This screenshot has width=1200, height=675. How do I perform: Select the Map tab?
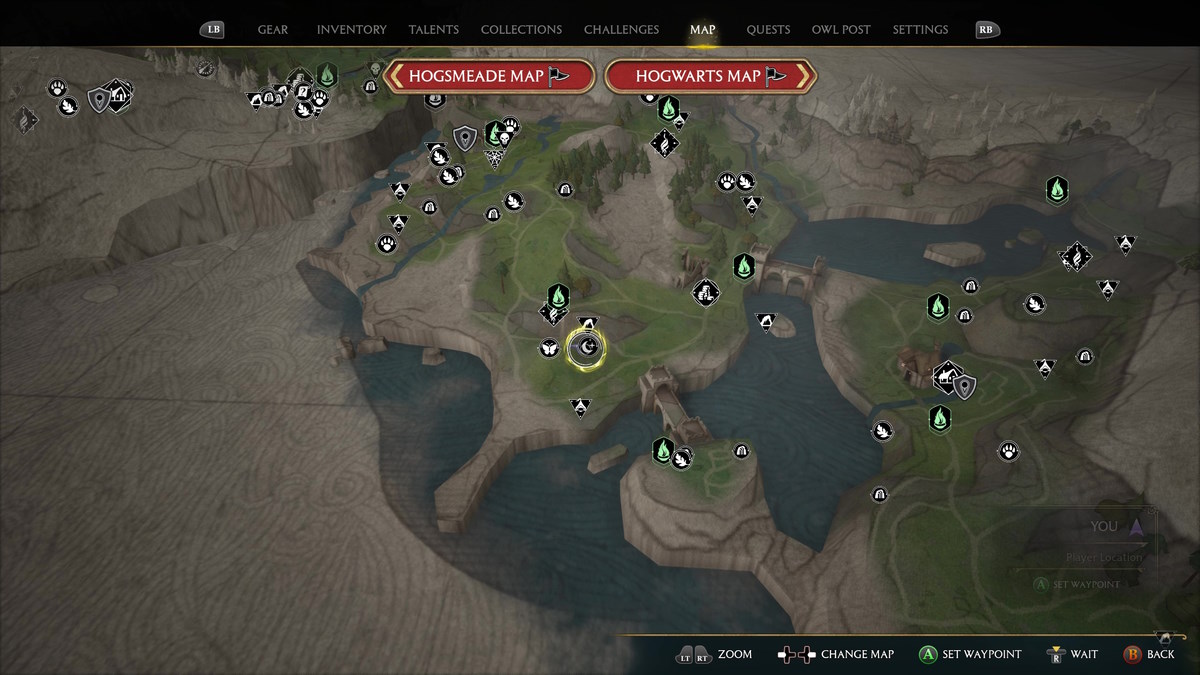click(x=703, y=30)
